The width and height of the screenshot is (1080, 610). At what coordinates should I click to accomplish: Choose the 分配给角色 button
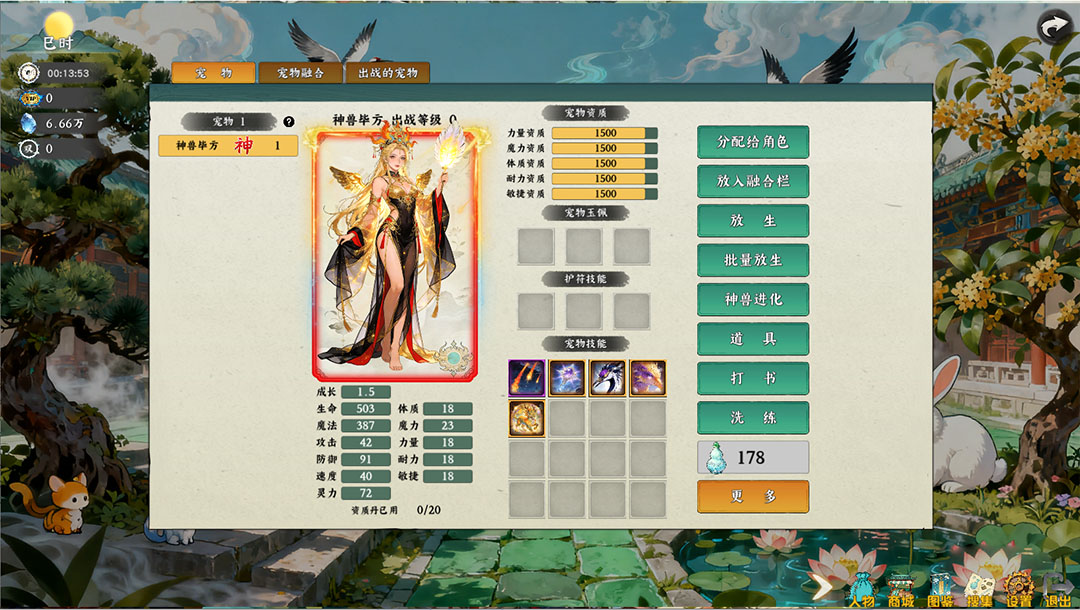coord(752,142)
